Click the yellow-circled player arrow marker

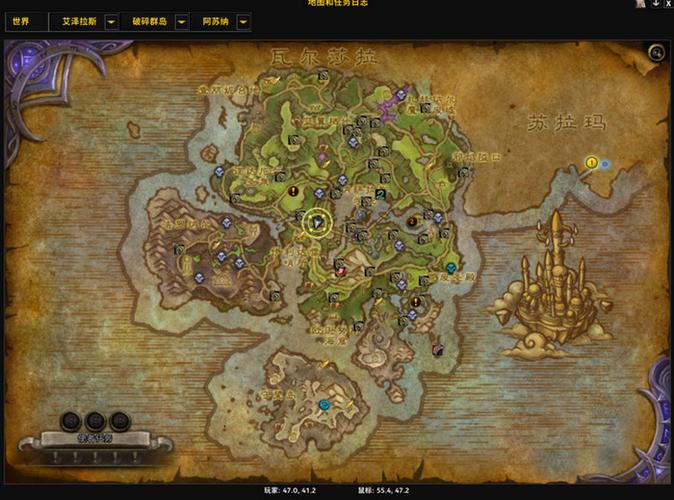click(318, 222)
